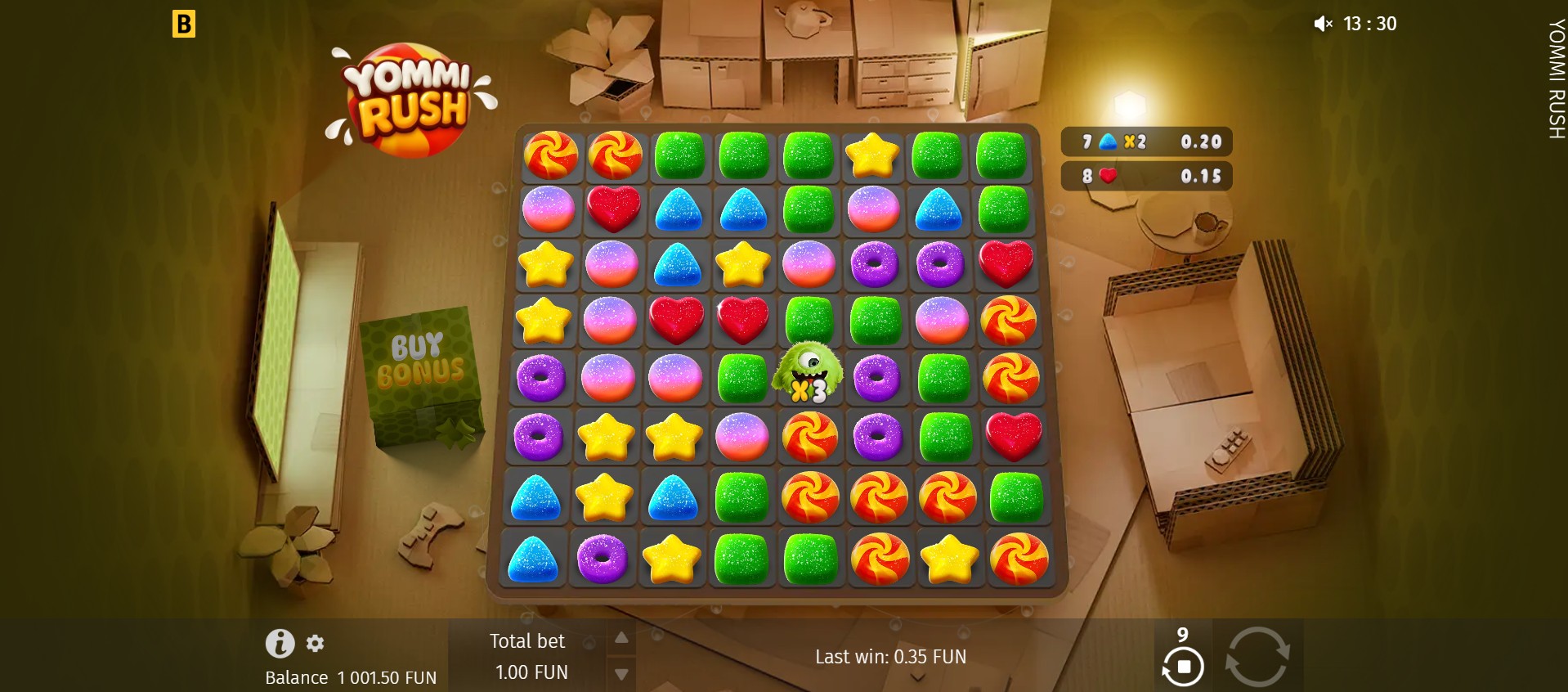Decrease the Total bet with the down arrow
Viewport: 1568px width, 692px height.
[622, 673]
